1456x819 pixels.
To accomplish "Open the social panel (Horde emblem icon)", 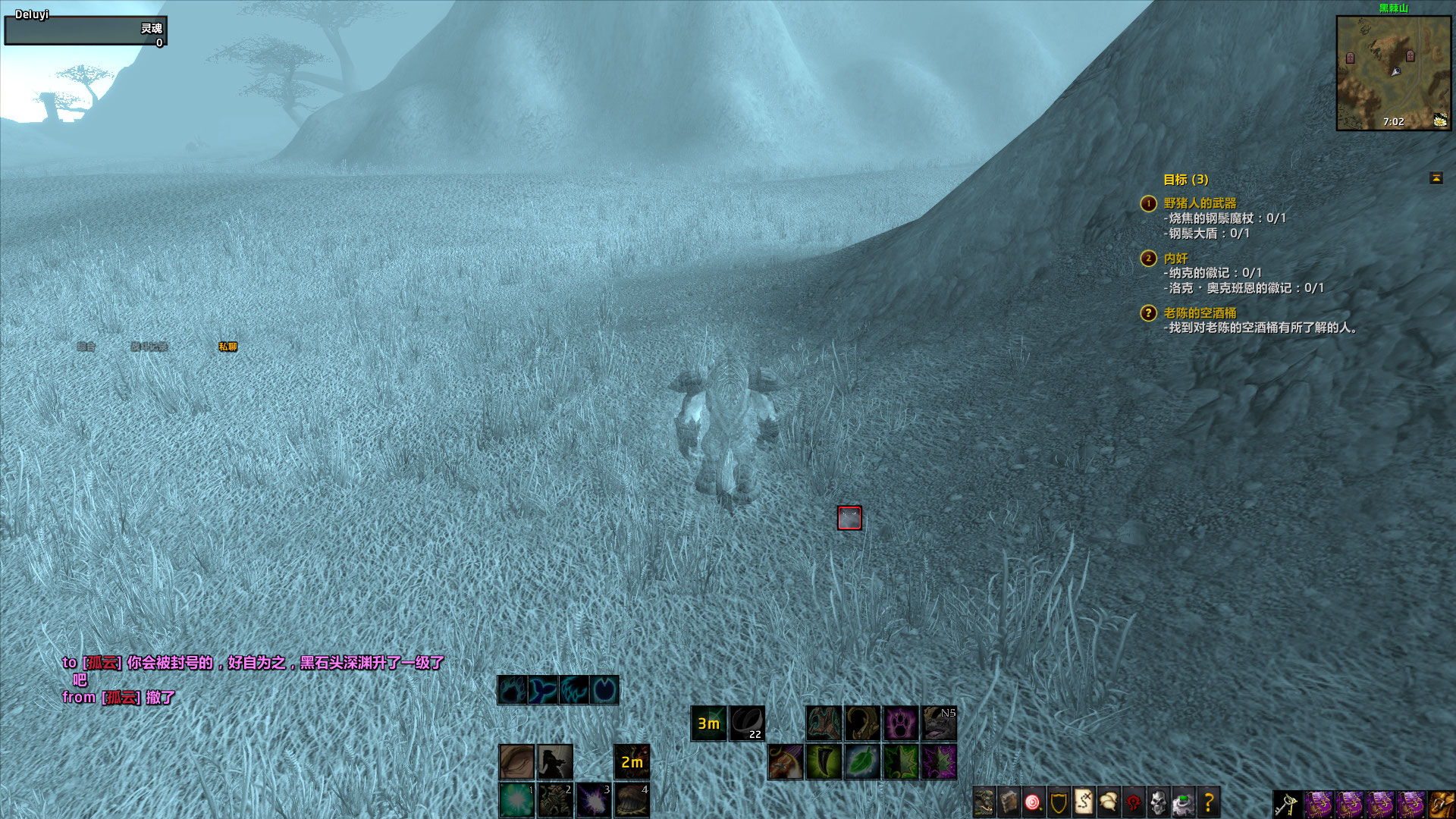I will [x=1134, y=798].
